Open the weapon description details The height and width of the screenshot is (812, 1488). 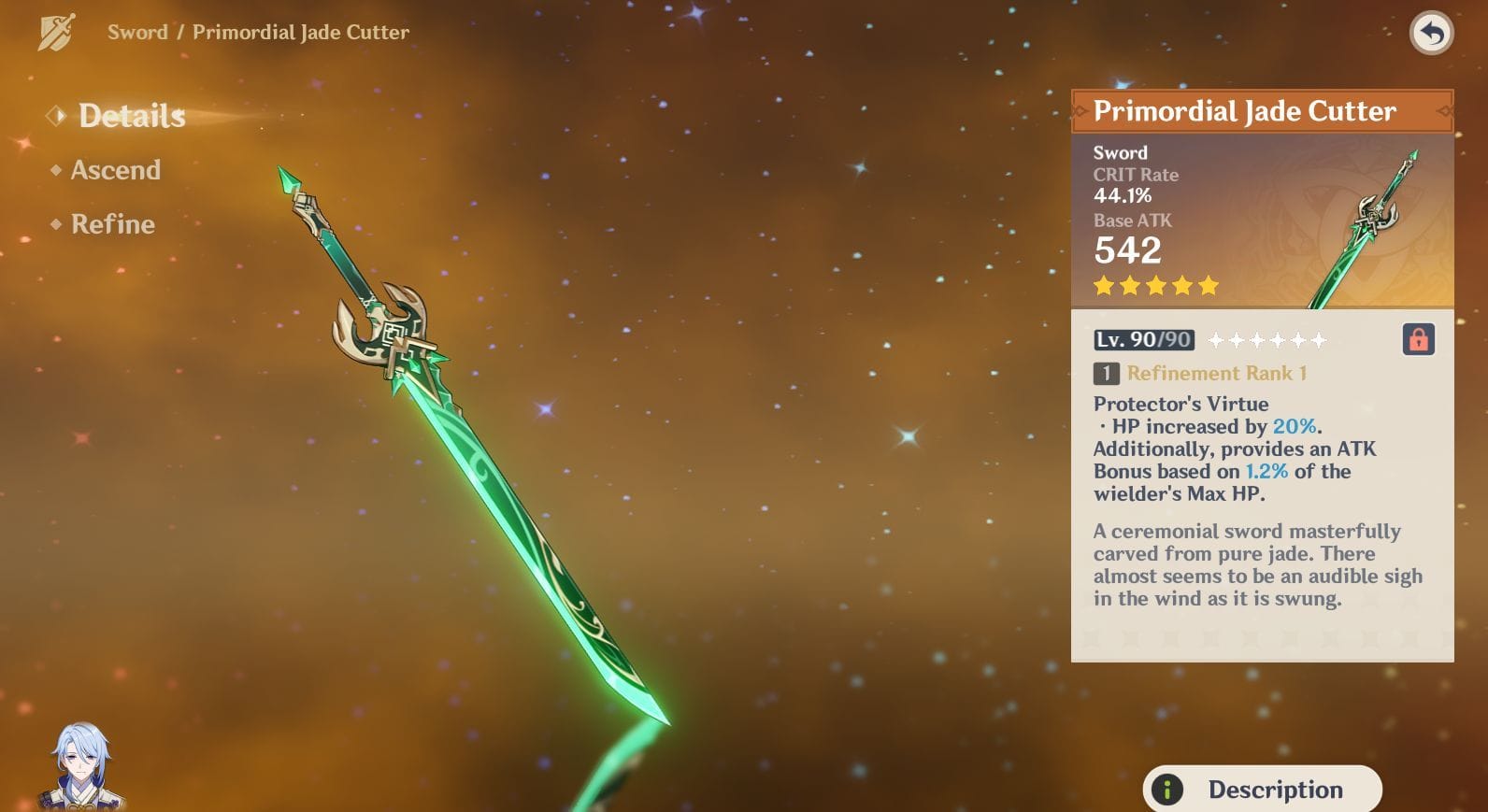(x=1262, y=790)
